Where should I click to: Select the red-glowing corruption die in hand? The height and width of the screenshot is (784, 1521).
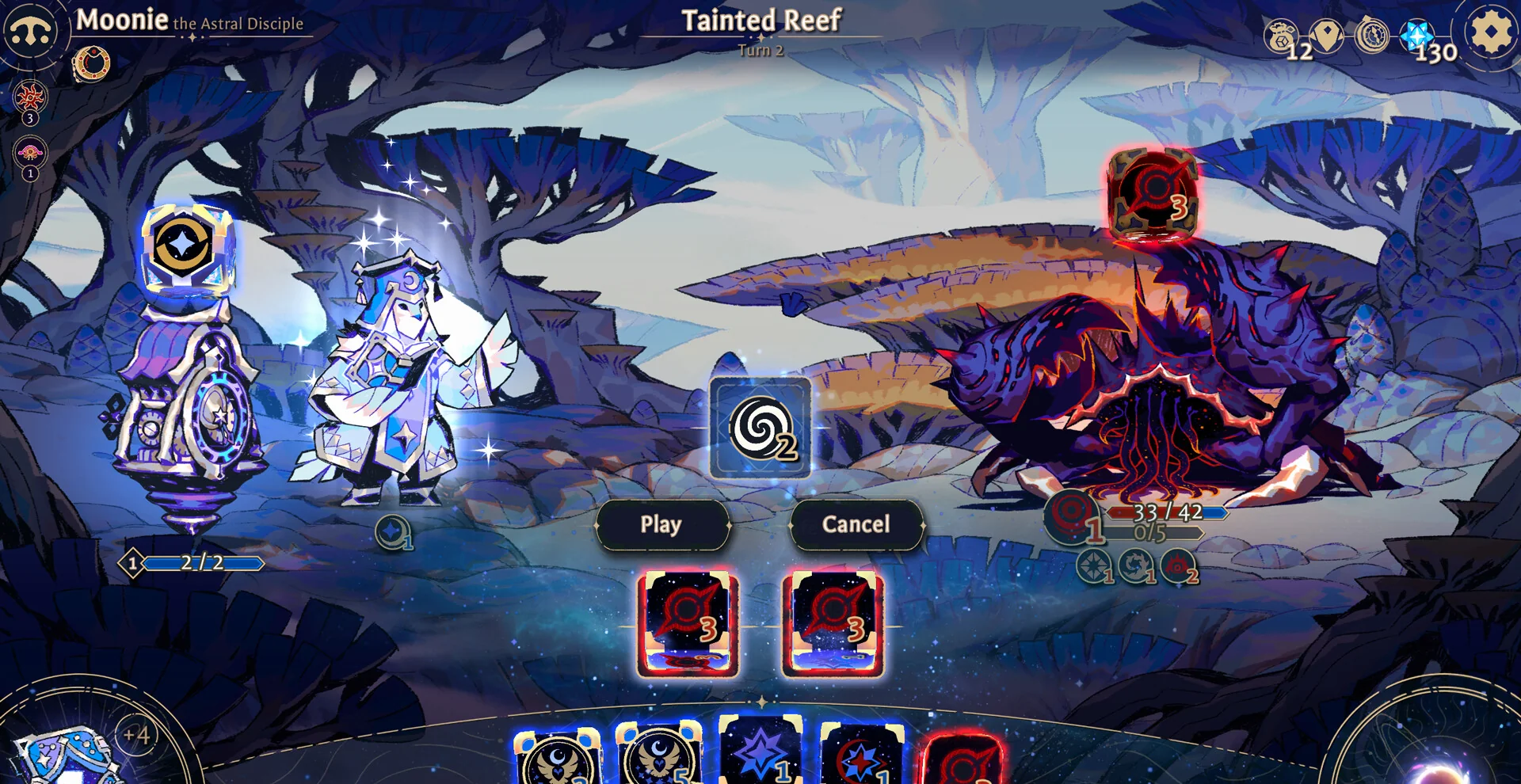(963, 760)
